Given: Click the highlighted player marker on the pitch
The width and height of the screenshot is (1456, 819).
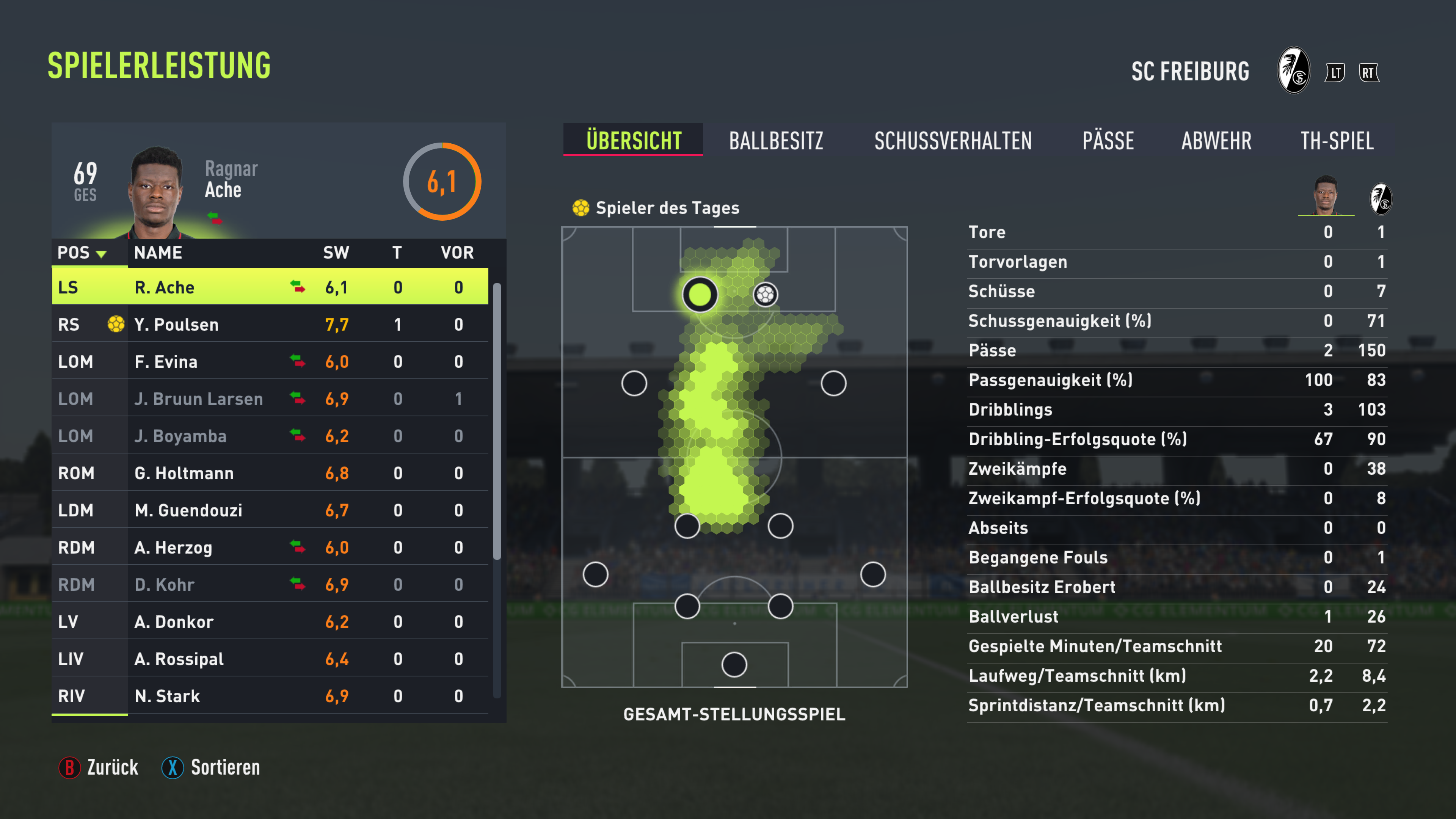Looking at the screenshot, I should coord(699,295).
